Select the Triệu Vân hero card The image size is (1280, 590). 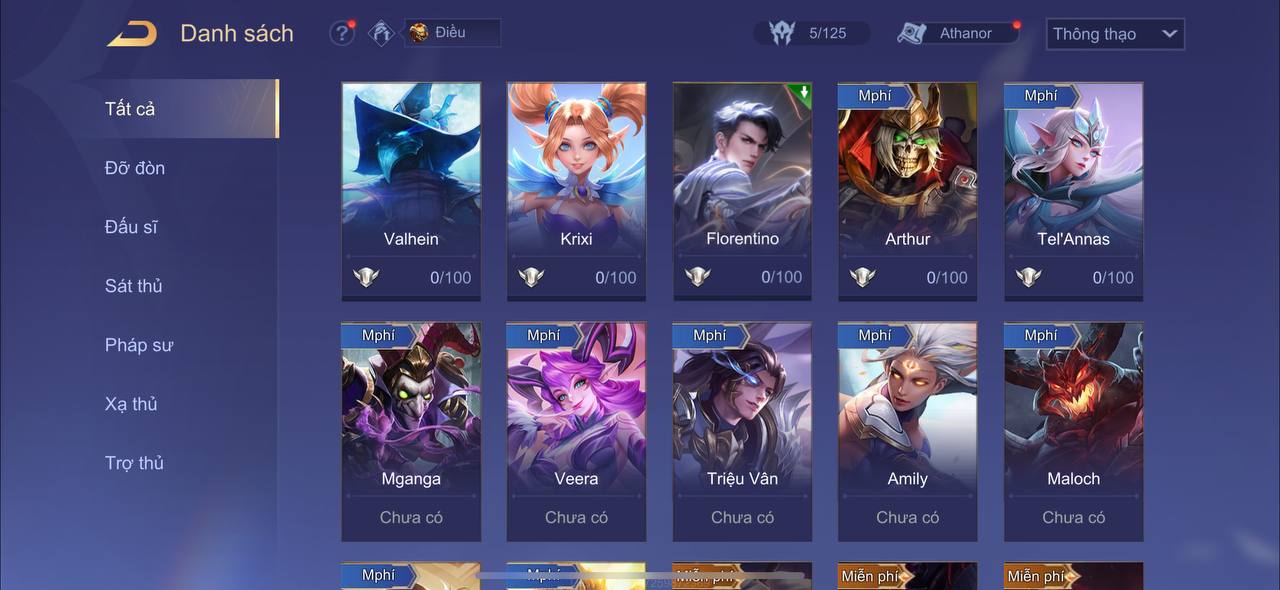pyautogui.click(x=742, y=430)
